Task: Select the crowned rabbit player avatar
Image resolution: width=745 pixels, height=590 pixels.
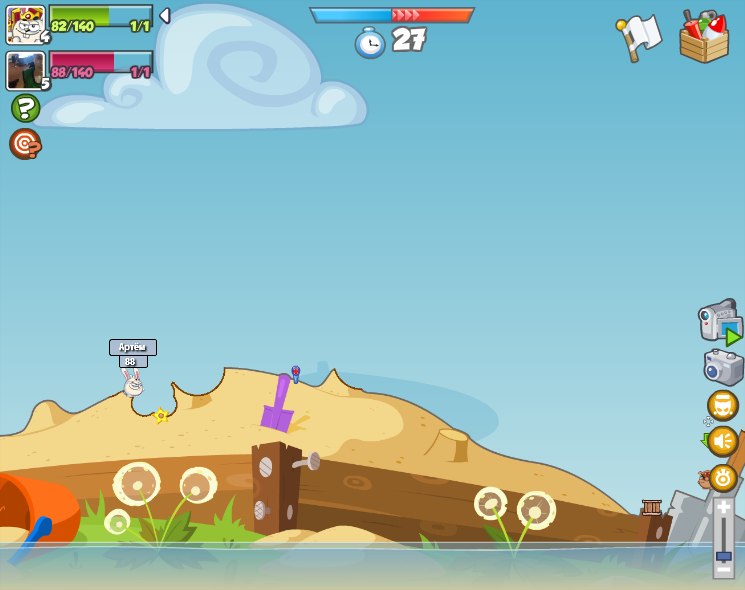Action: click(x=25, y=24)
